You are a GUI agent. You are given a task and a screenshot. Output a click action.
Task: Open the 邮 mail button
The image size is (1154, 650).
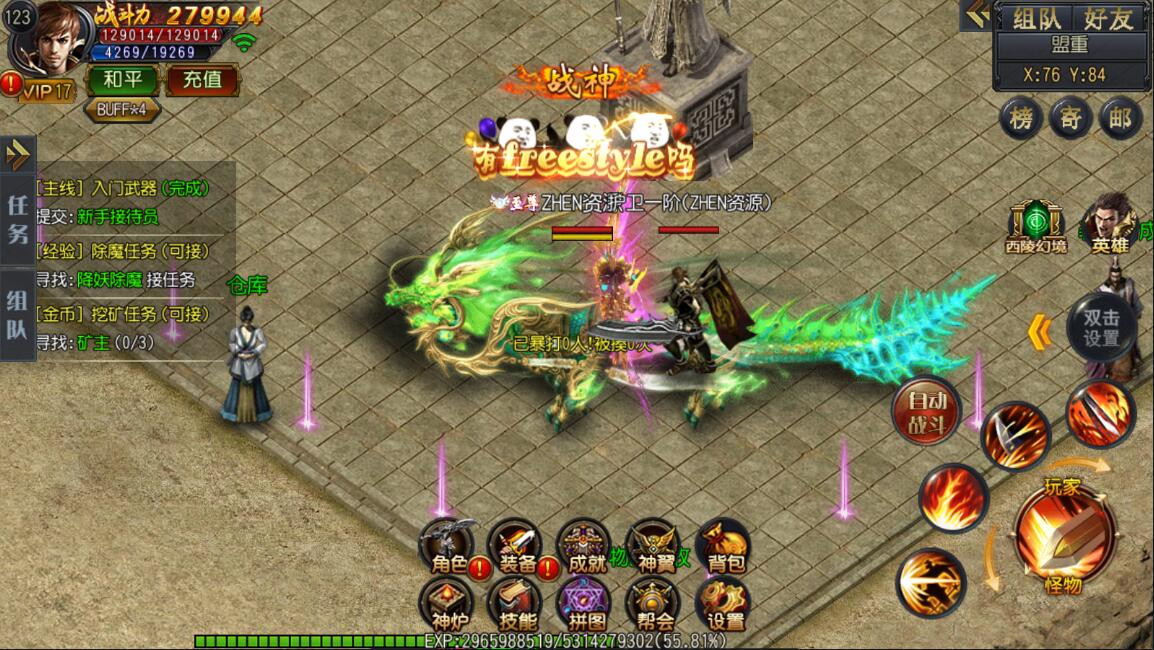pos(1119,119)
